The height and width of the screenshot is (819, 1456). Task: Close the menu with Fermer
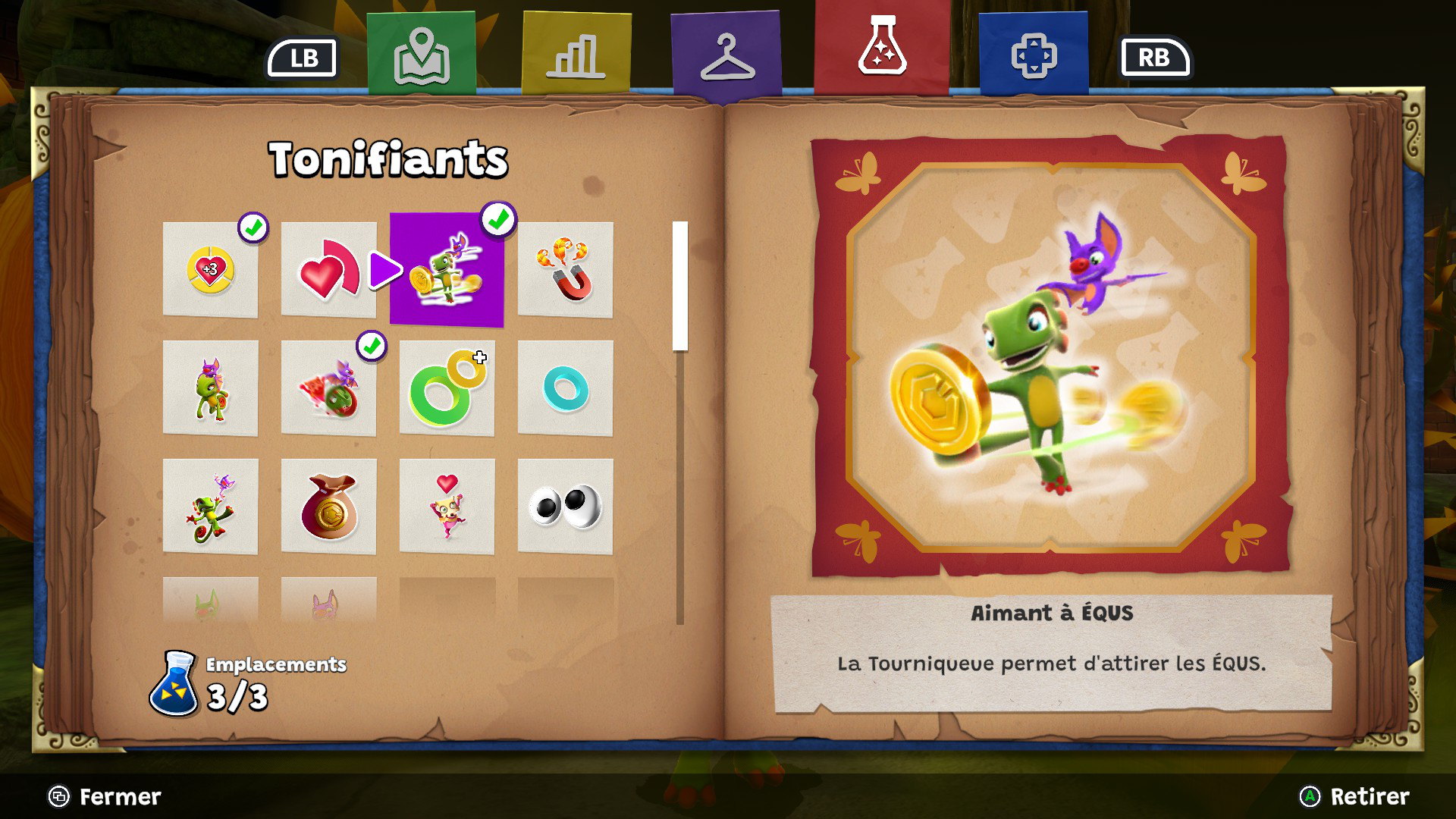click(105, 796)
